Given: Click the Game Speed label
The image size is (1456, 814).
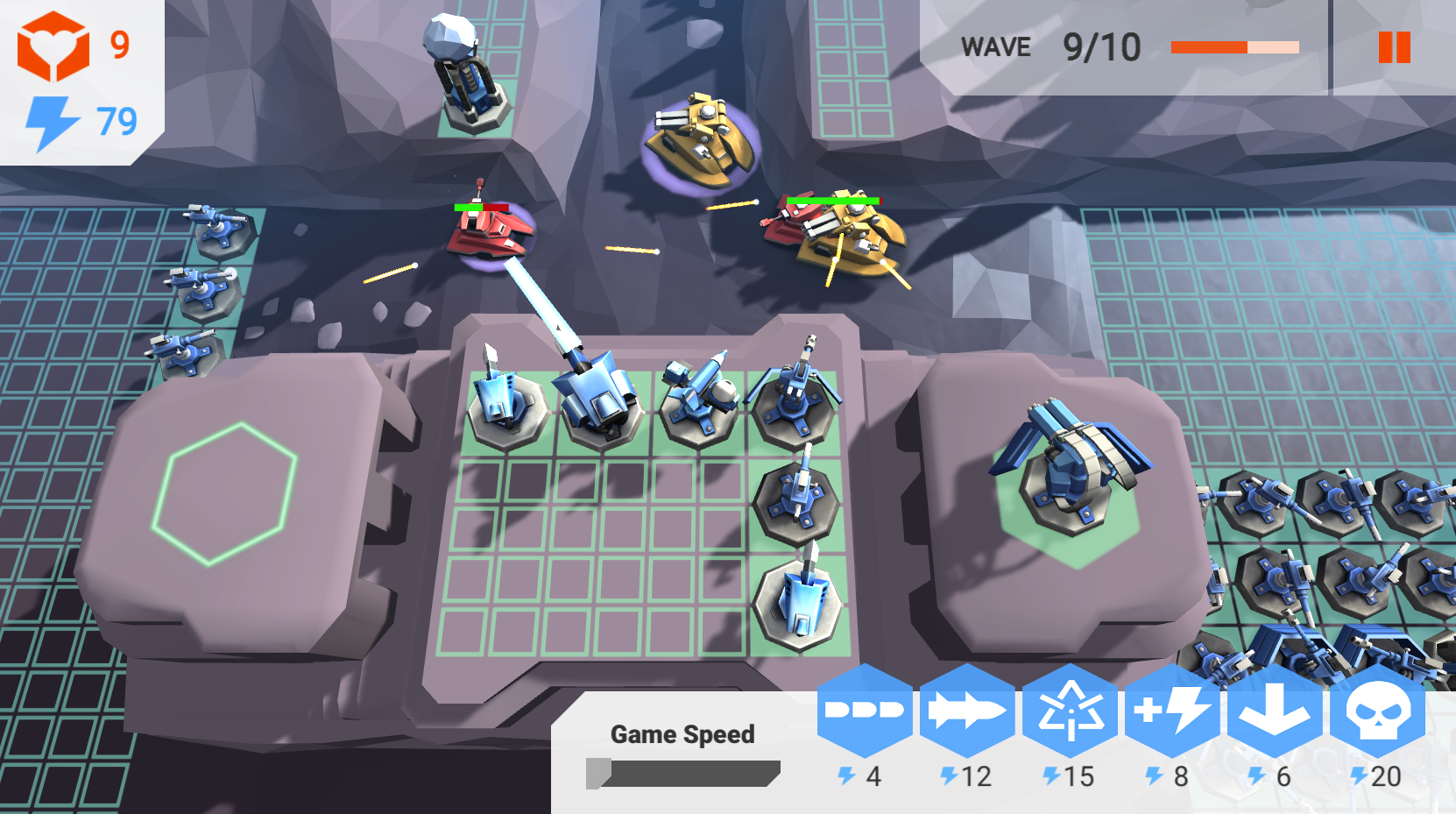Looking at the screenshot, I should coord(684,734).
